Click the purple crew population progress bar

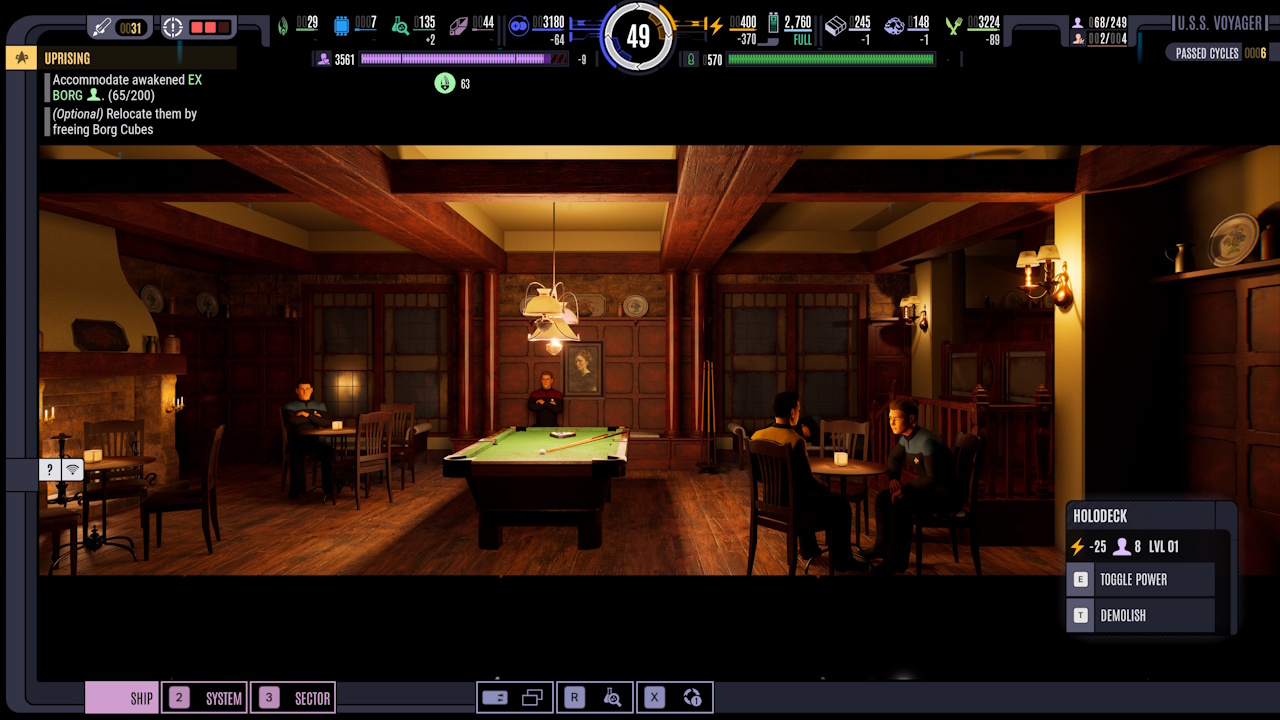(x=460, y=61)
